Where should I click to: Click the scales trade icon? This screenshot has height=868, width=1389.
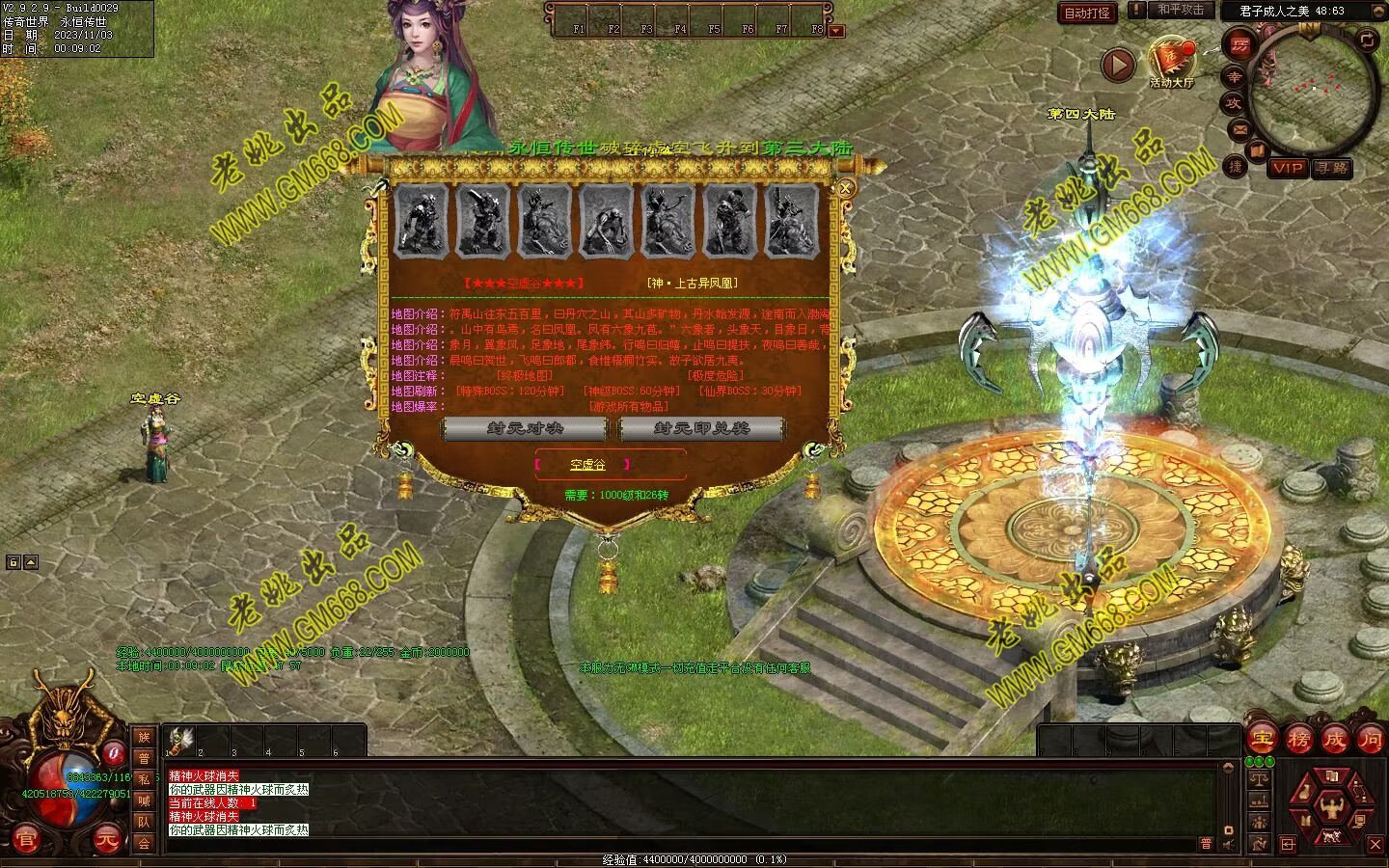click(x=1258, y=777)
